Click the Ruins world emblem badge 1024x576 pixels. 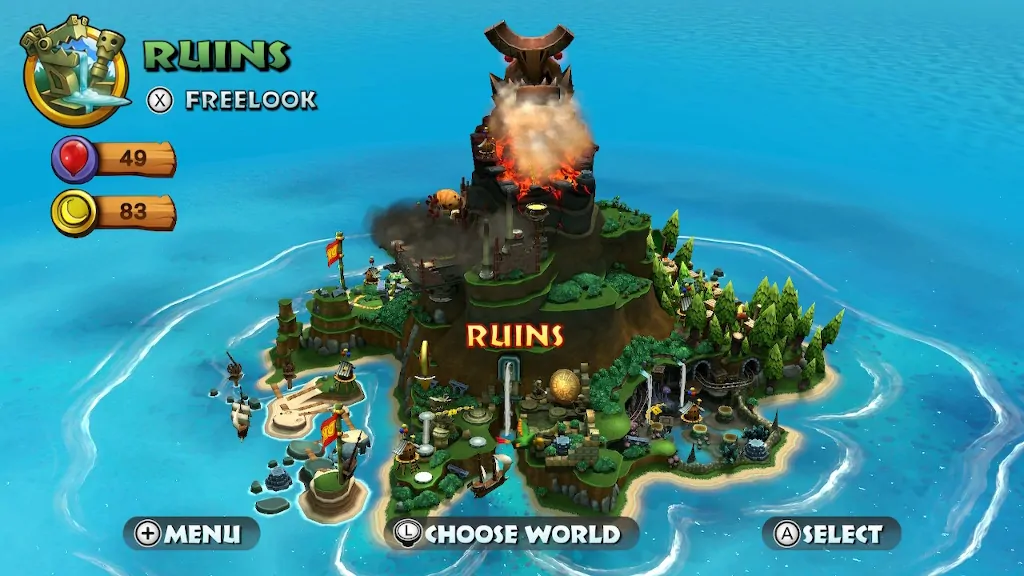[x=75, y=71]
